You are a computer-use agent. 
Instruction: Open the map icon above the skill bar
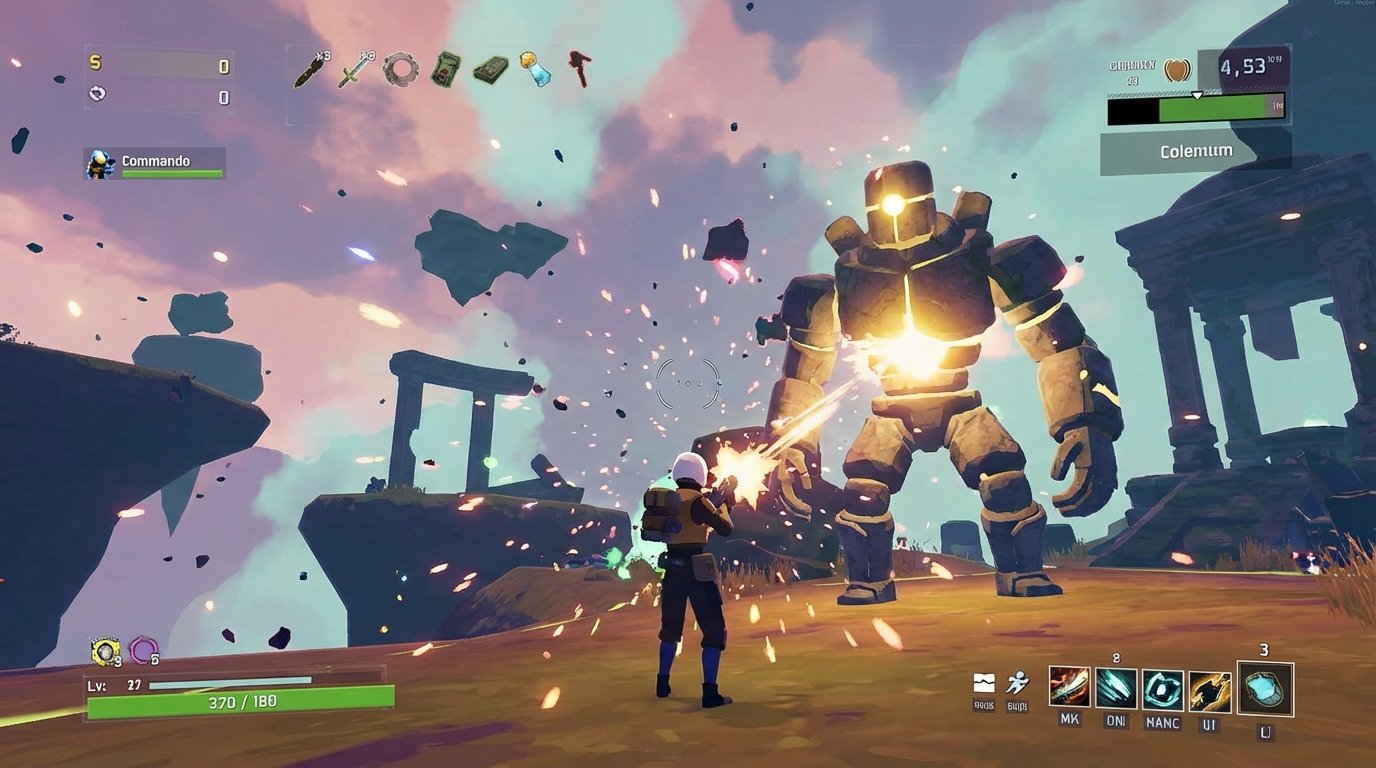pyautogui.click(x=985, y=684)
